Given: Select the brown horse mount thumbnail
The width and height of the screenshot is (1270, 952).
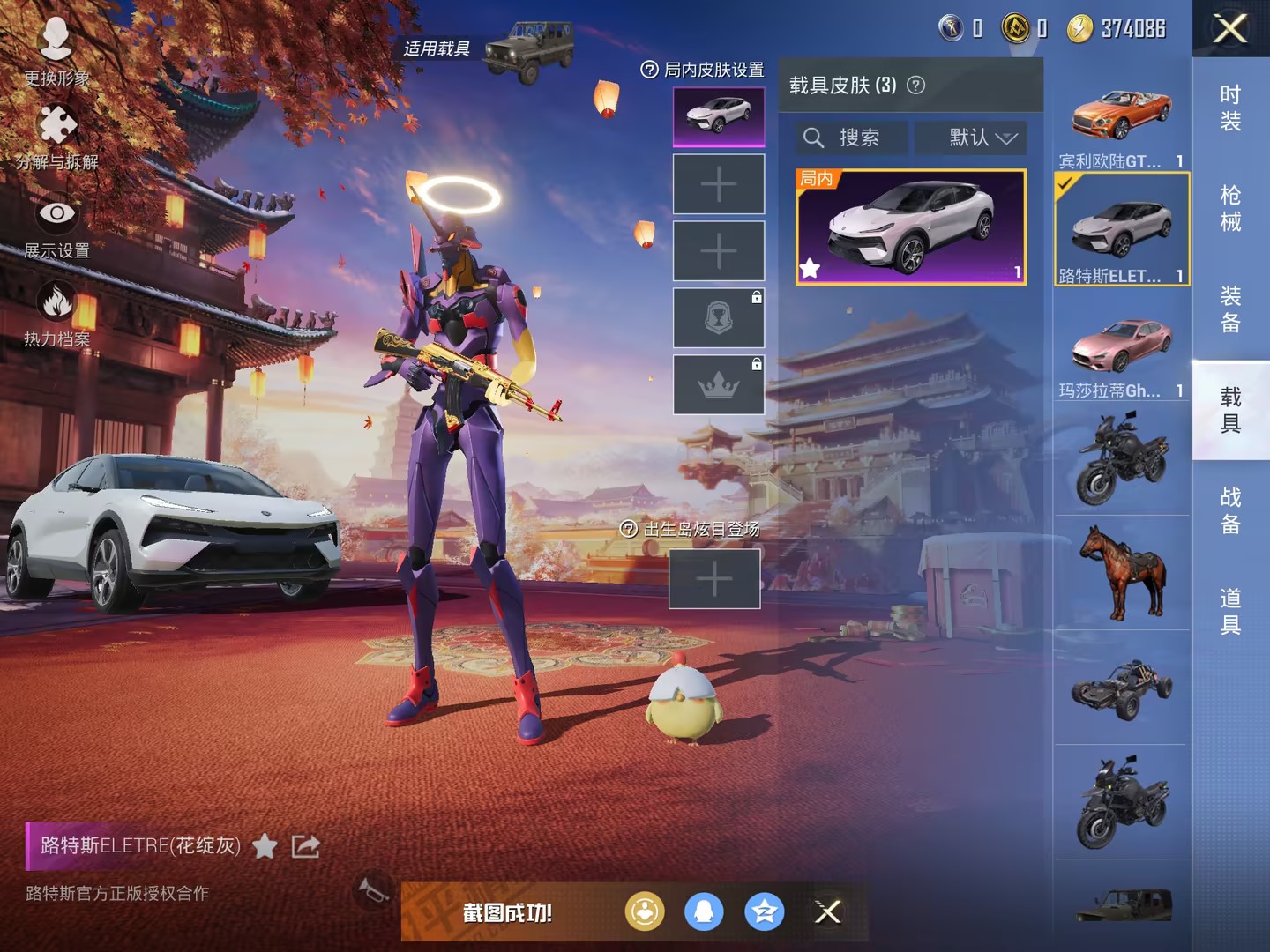Looking at the screenshot, I should pyautogui.click(x=1122, y=573).
